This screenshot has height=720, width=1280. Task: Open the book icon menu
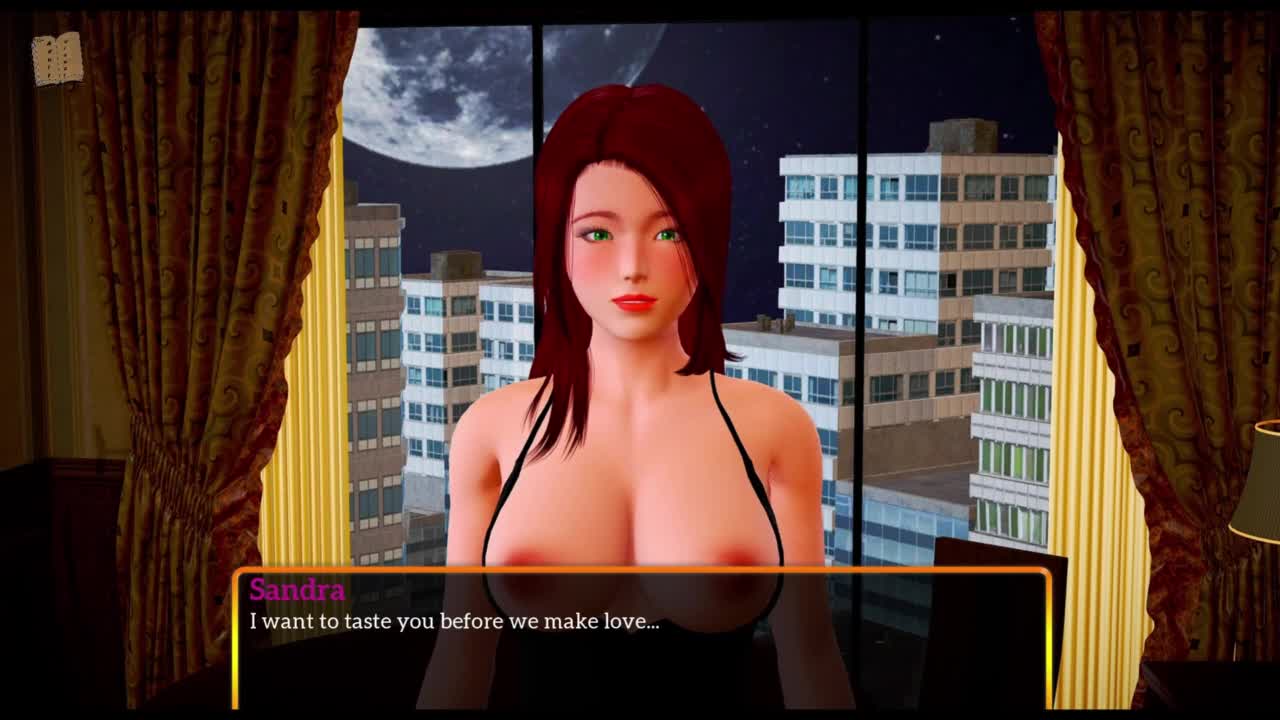(57, 59)
